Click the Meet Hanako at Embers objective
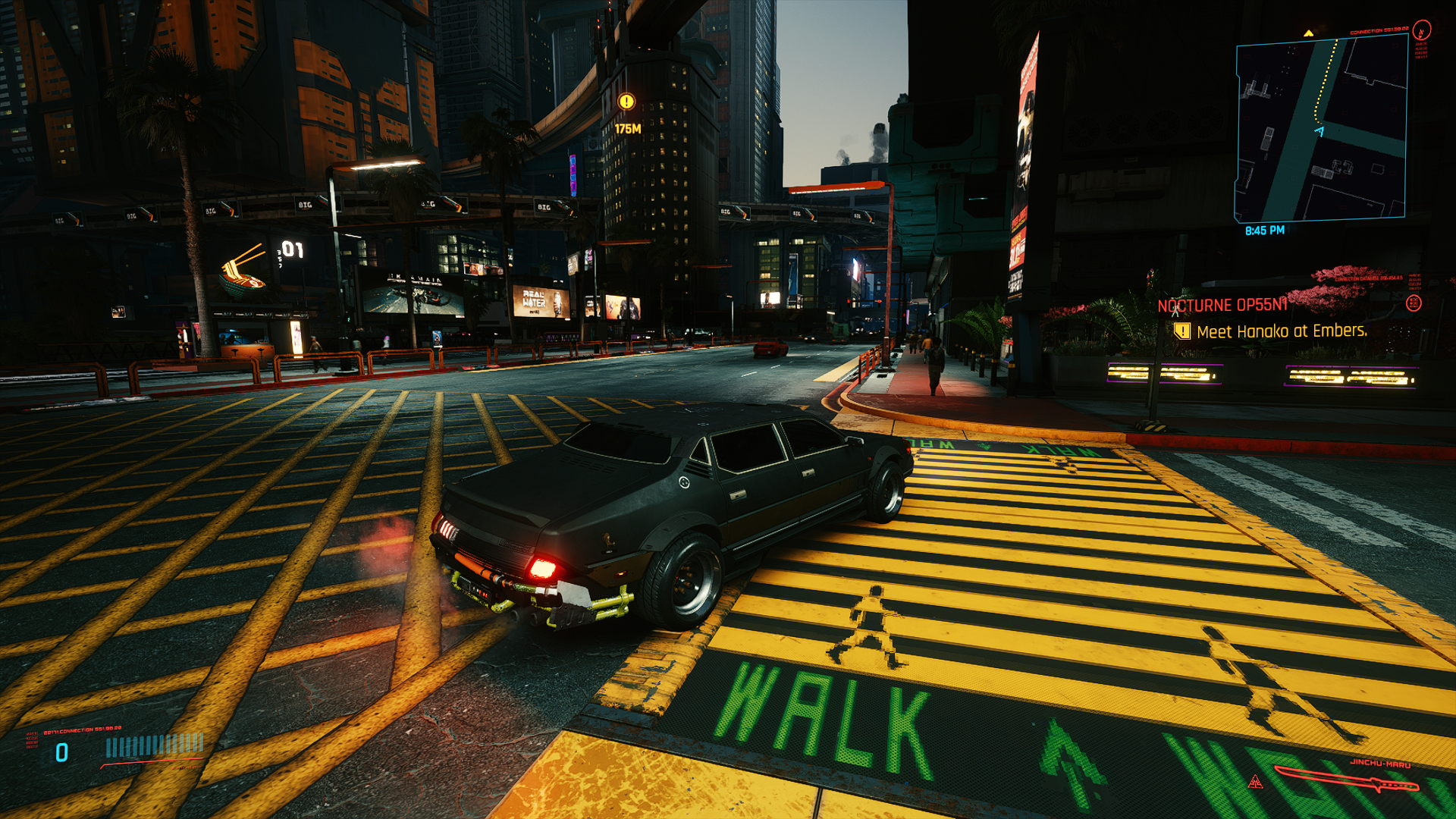Viewport: 1456px width, 819px height. 1282,331
